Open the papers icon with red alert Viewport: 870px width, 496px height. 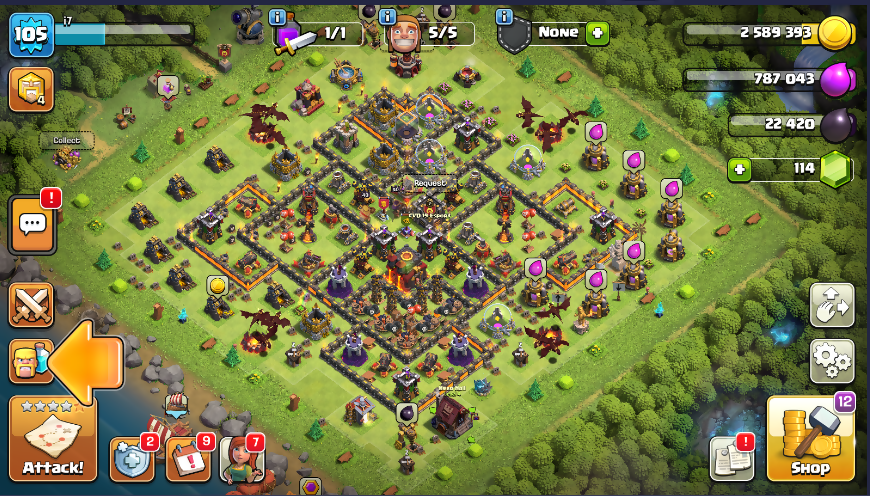point(731,459)
